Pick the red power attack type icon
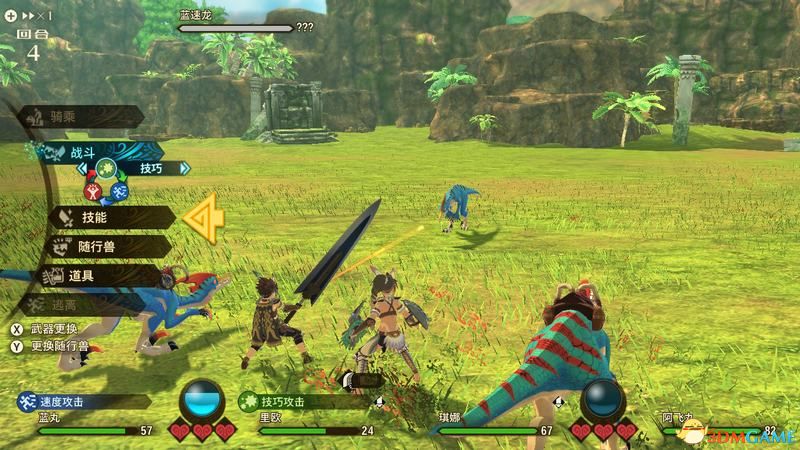The width and height of the screenshot is (800, 450). coord(92,188)
